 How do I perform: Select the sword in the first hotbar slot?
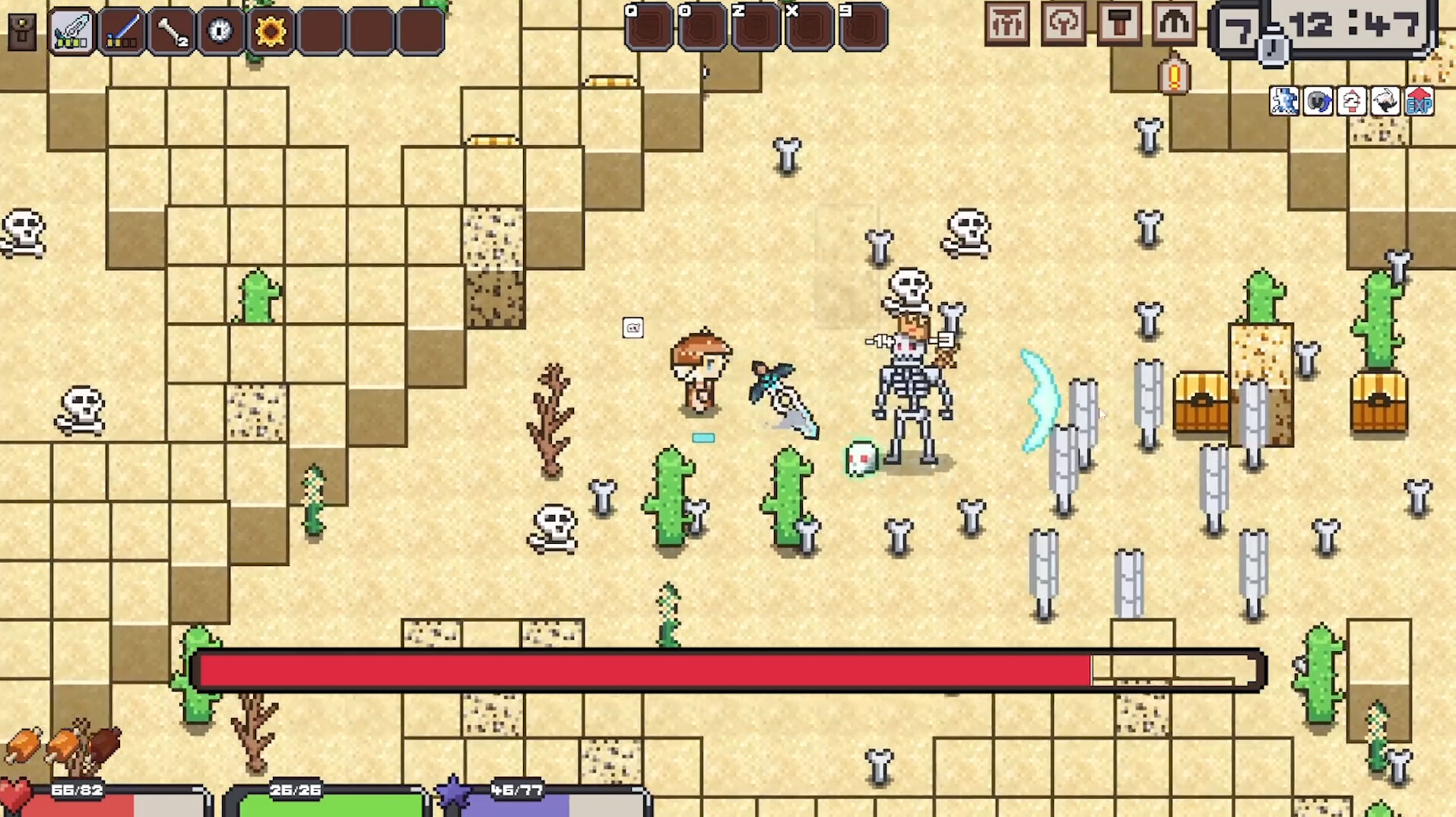point(72,30)
